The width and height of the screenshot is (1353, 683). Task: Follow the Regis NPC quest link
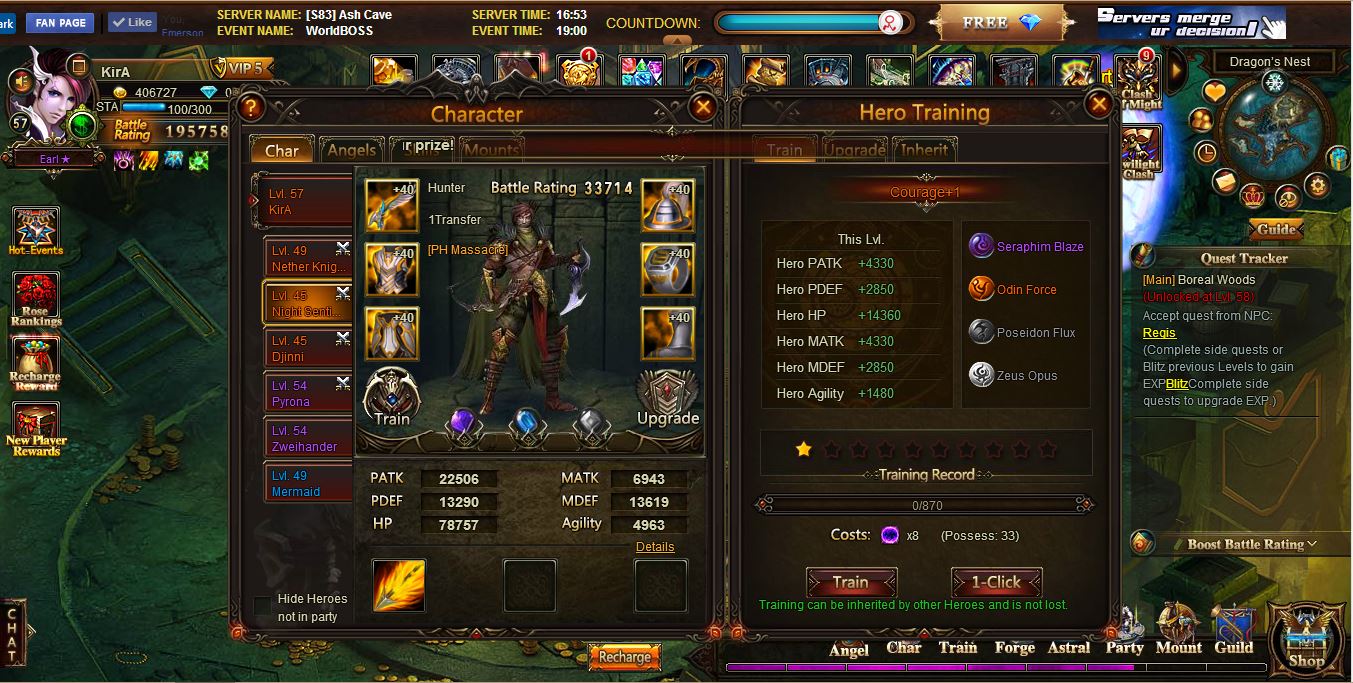pos(1159,333)
